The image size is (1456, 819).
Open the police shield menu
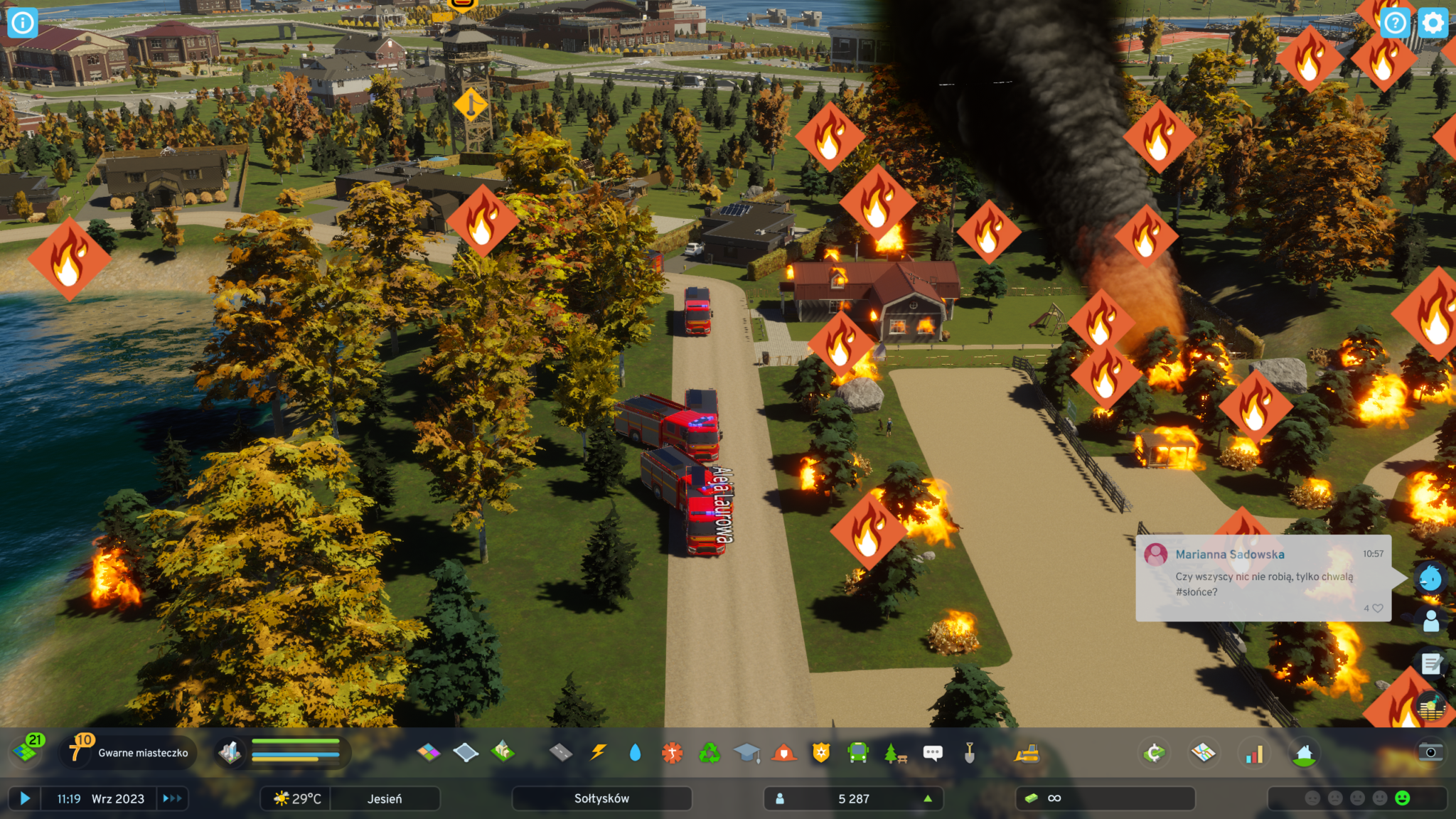(x=821, y=752)
